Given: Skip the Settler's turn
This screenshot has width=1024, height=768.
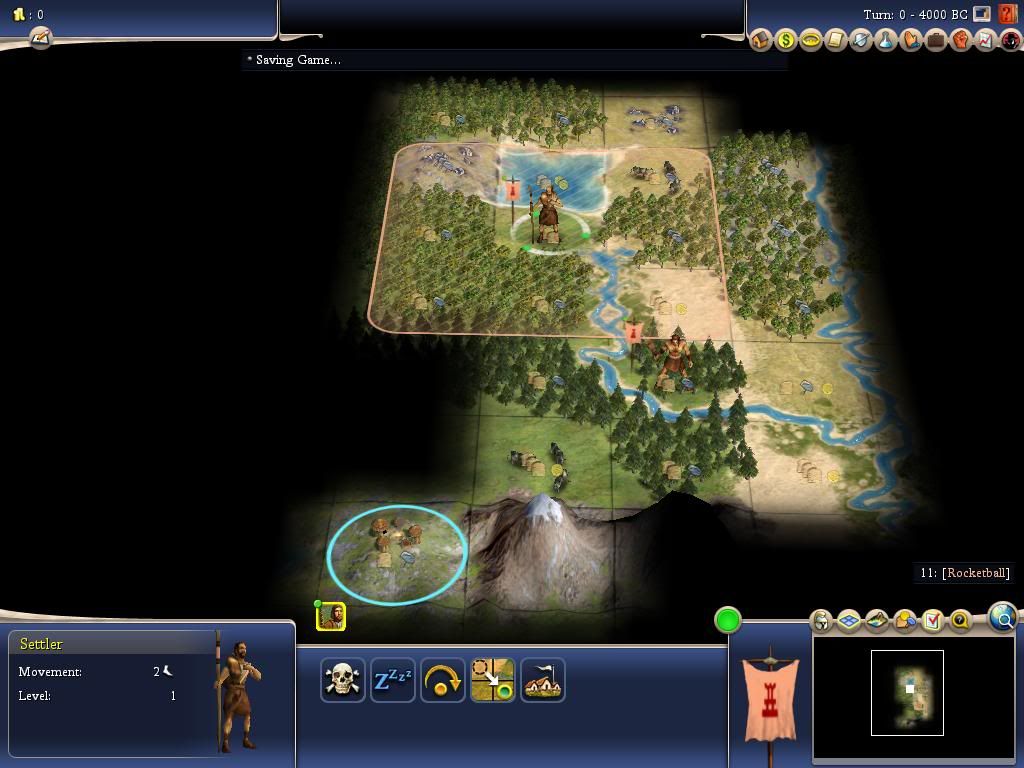Looking at the screenshot, I should (442, 681).
